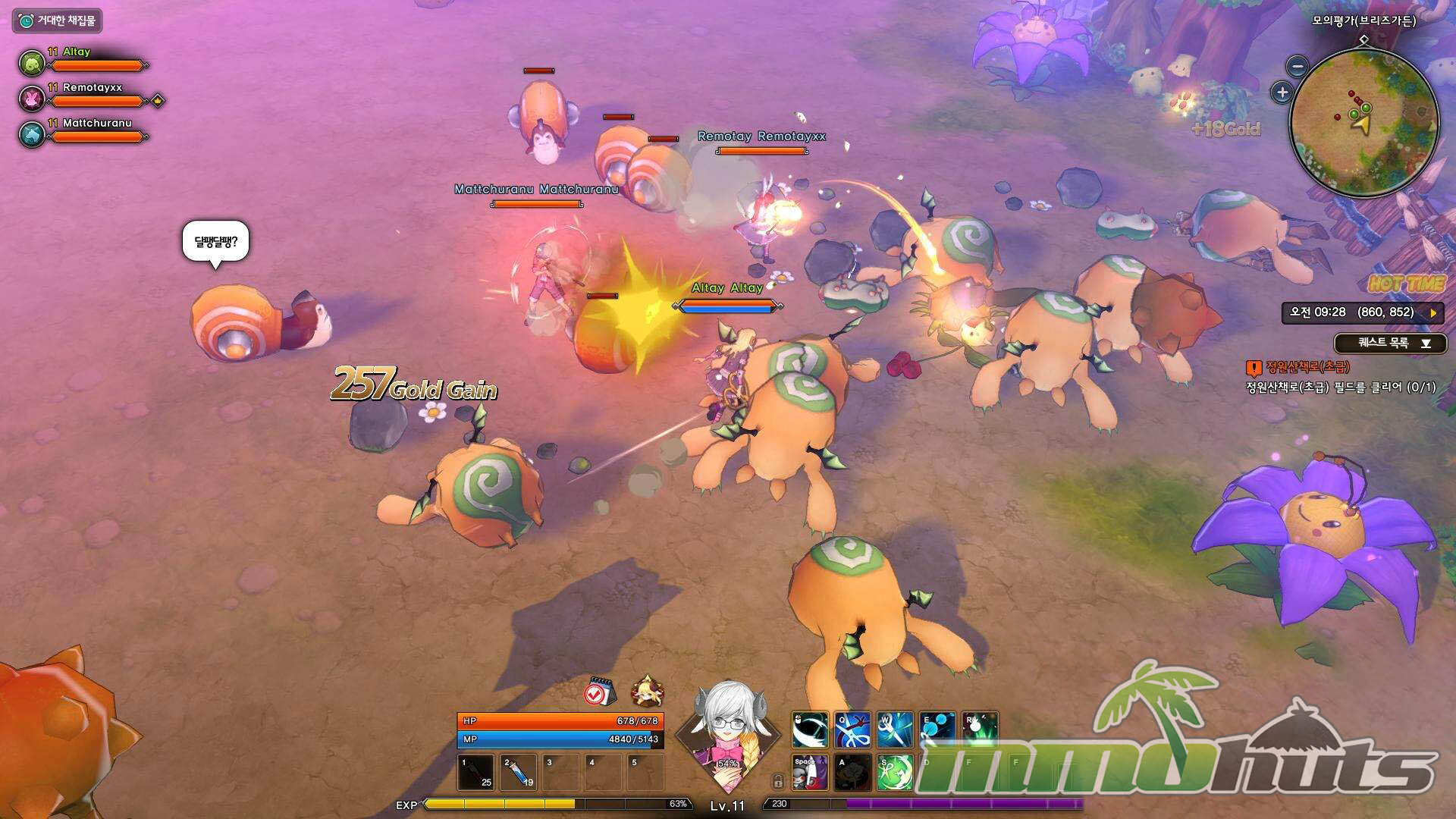Open the calendar checkmark icon

(600, 691)
